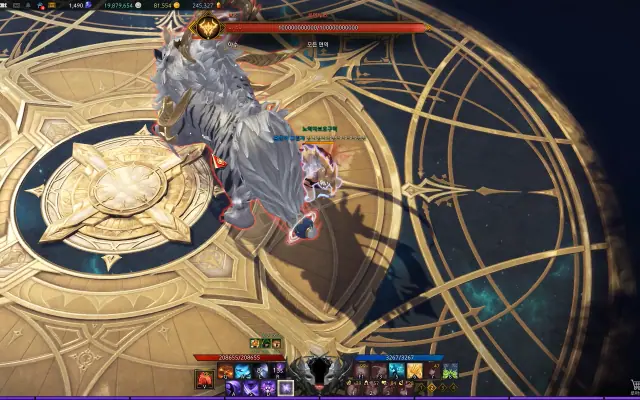Trigger the cyan figure skill icon
The height and width of the screenshot is (400, 640).
point(396,371)
